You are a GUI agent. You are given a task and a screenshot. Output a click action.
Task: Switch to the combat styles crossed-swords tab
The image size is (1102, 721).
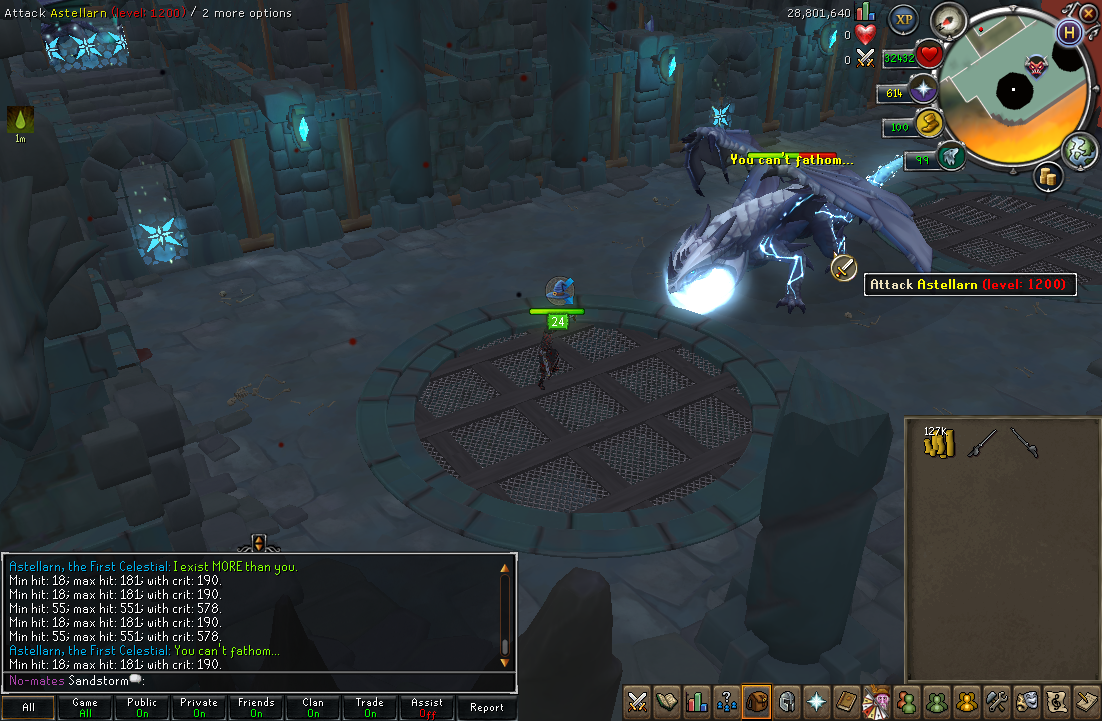coord(637,702)
